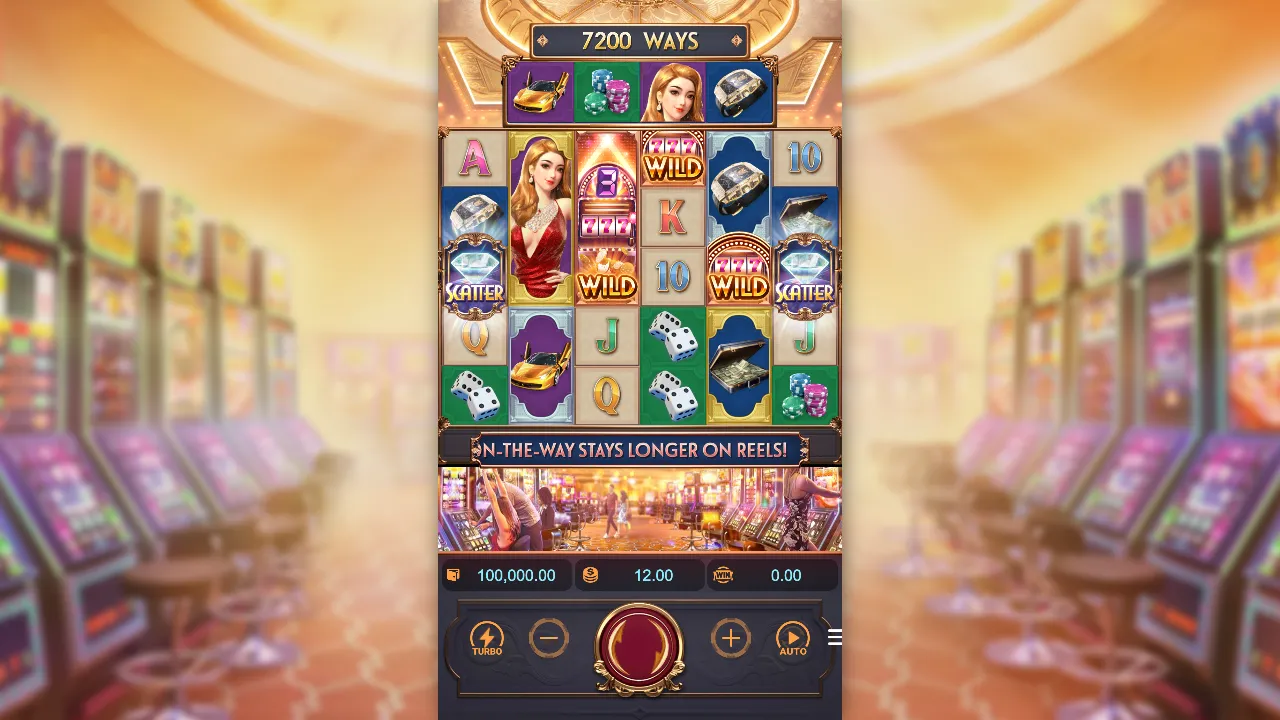
Task: Select the poker chips symbol in top strip
Action: click(x=607, y=90)
